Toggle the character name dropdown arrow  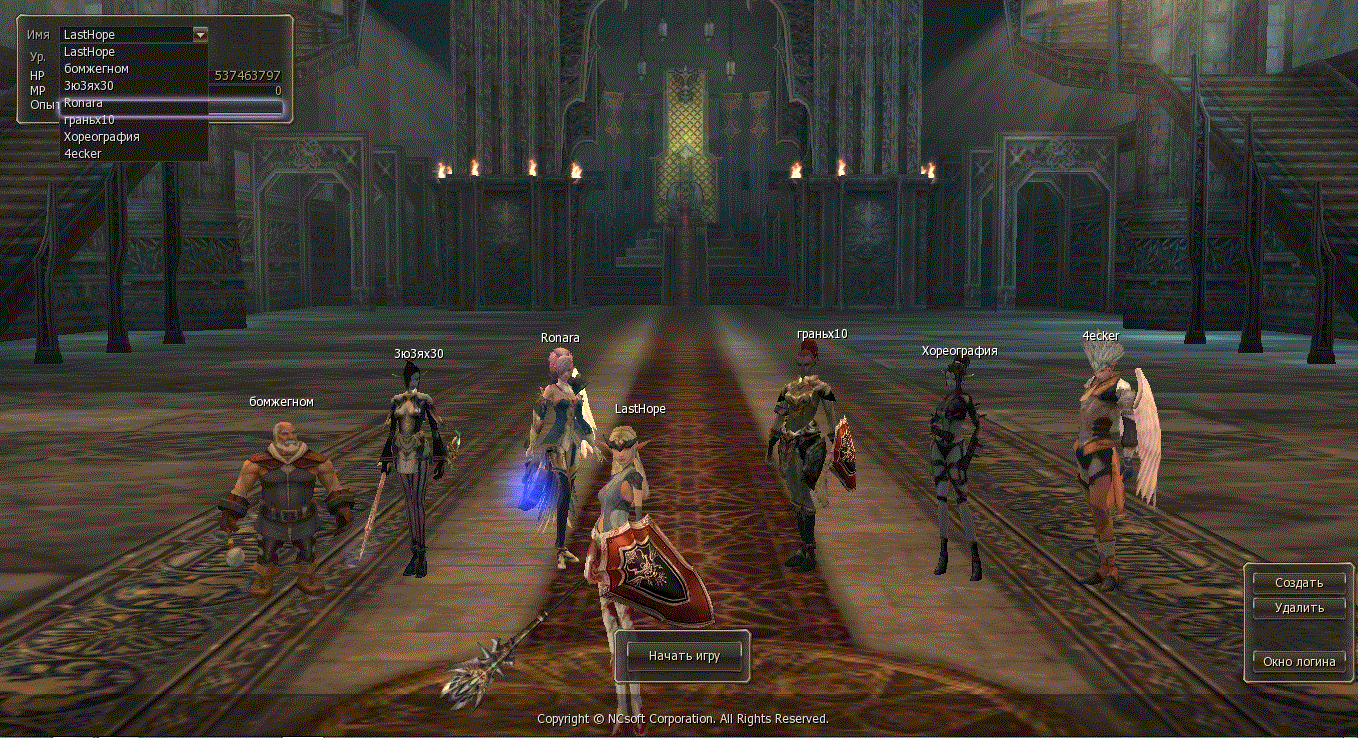[x=200, y=34]
